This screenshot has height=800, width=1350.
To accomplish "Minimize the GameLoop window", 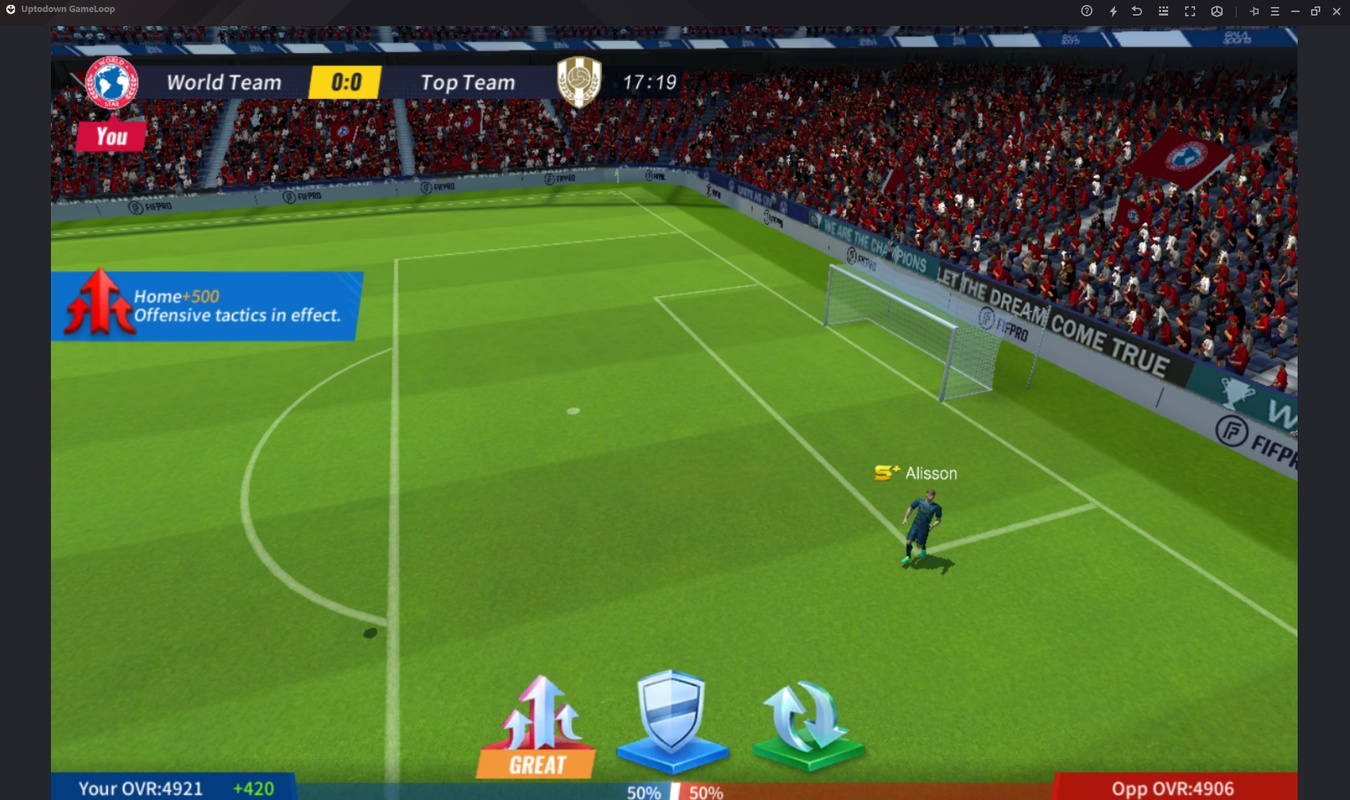I will pos(1295,11).
